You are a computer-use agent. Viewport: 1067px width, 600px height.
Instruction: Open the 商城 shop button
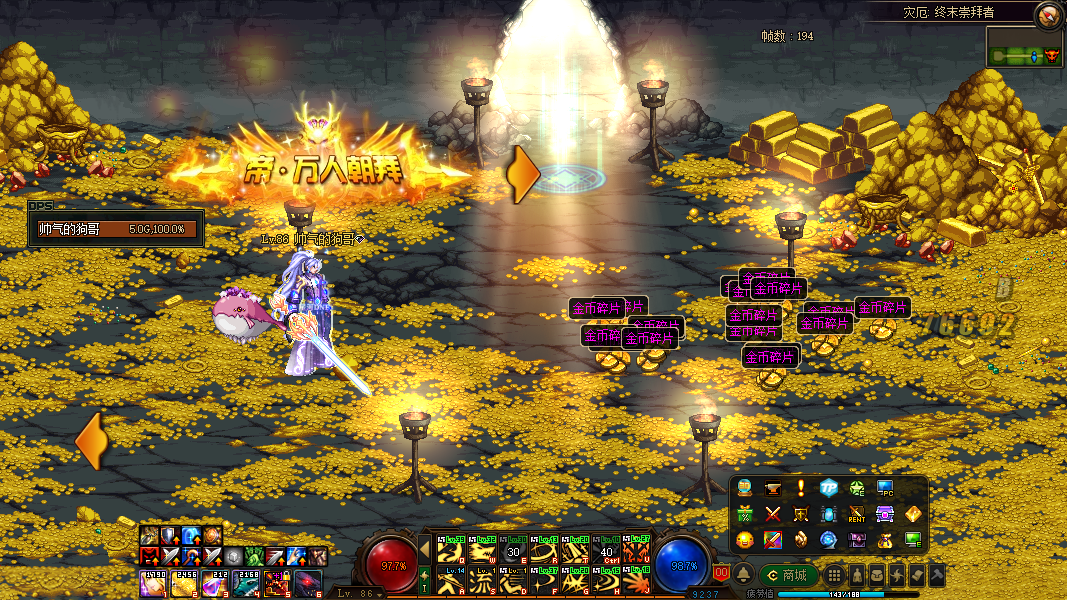(788, 575)
